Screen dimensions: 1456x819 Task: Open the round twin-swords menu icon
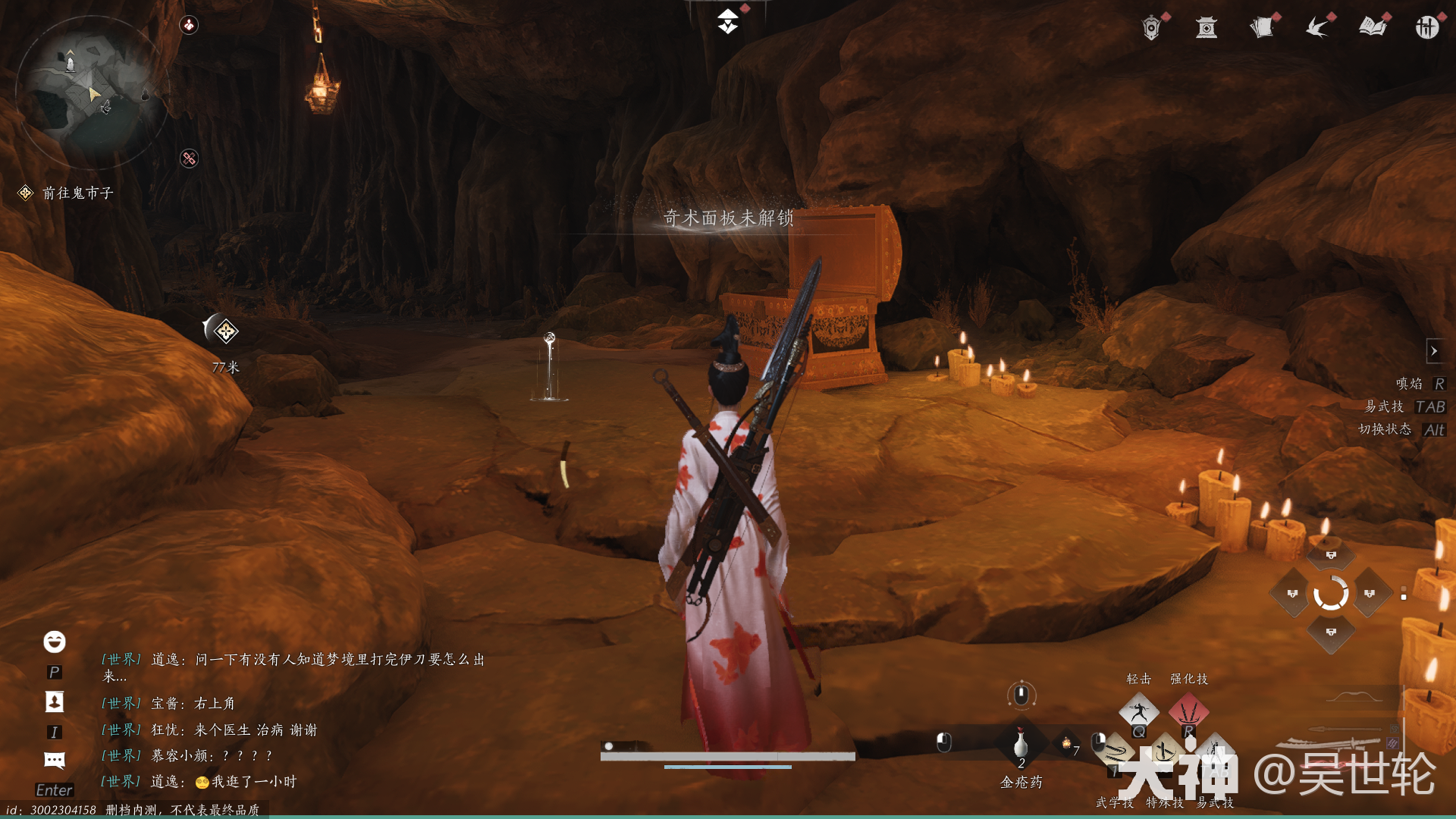1427,28
